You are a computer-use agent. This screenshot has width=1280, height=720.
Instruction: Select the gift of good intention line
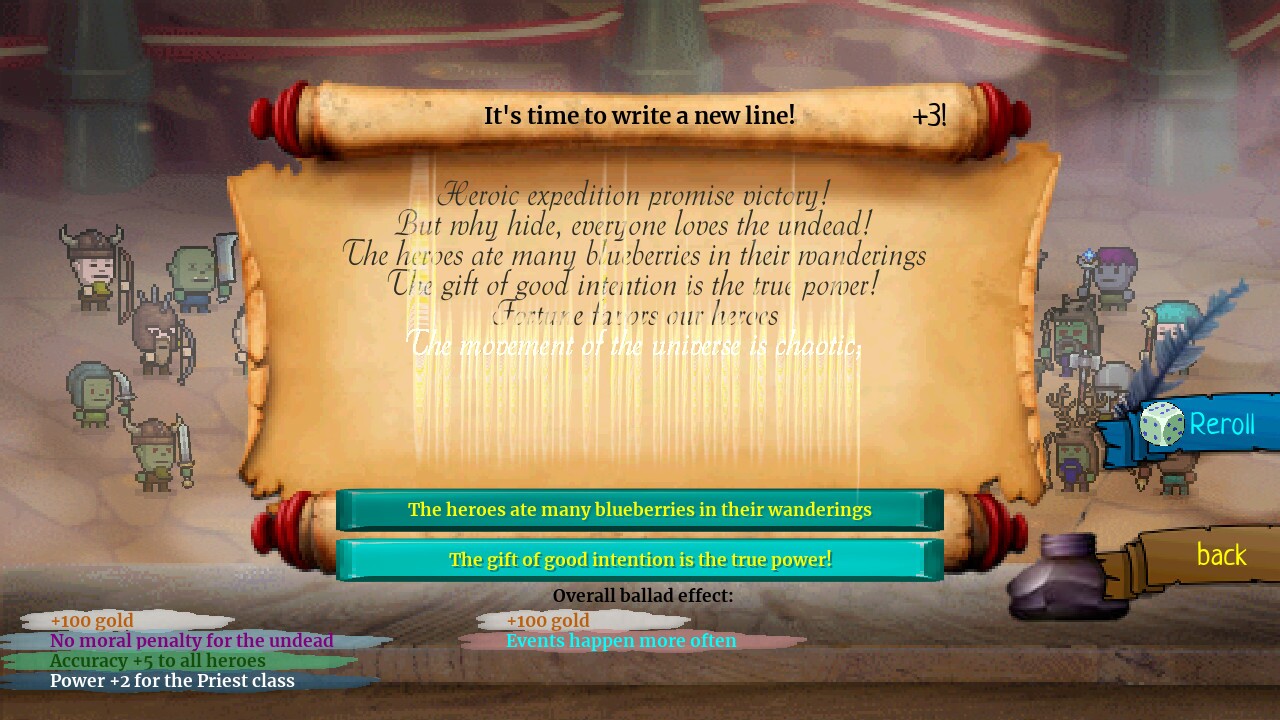[640, 560]
